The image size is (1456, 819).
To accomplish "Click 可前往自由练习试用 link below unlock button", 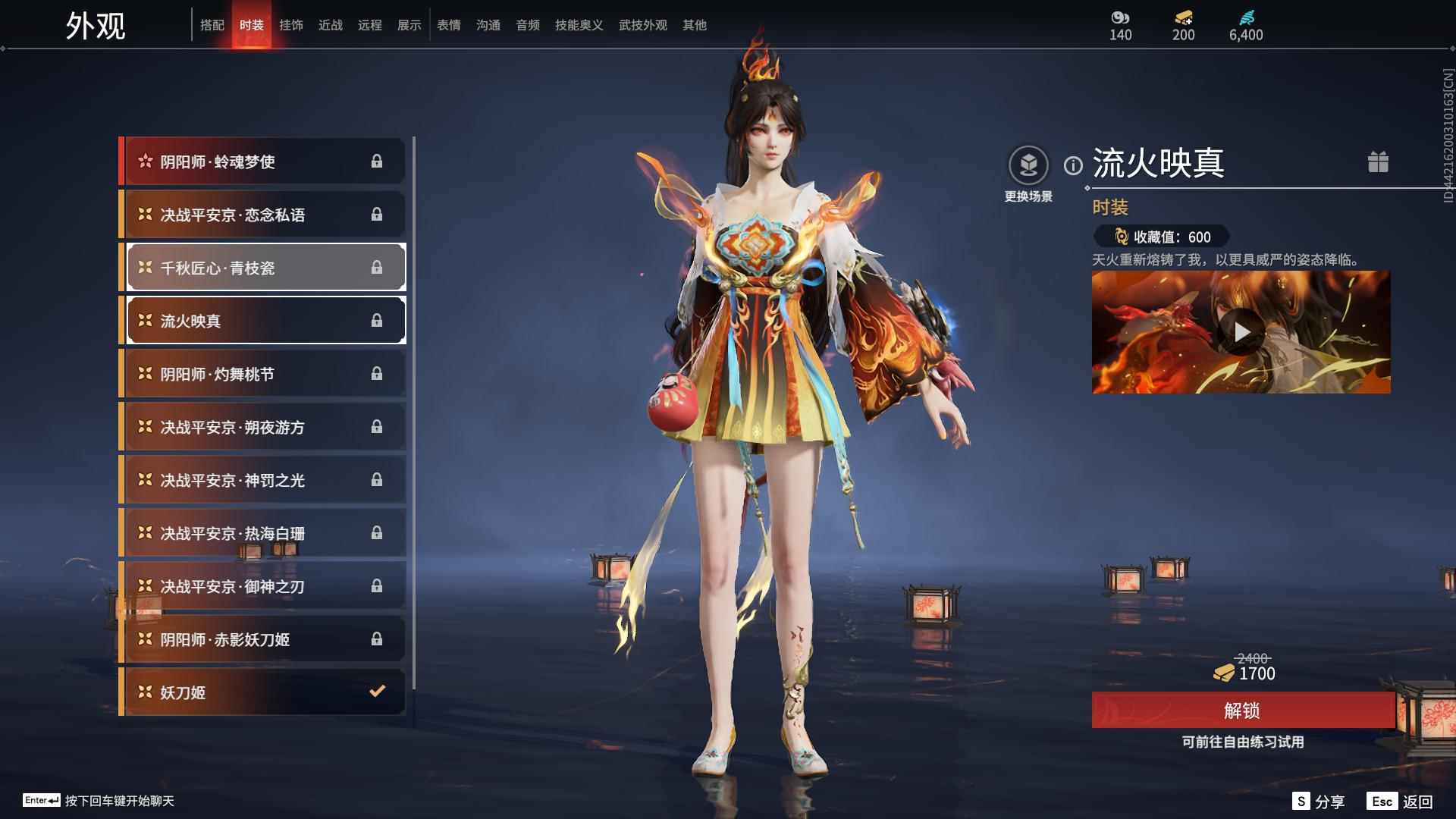I will [1242, 743].
